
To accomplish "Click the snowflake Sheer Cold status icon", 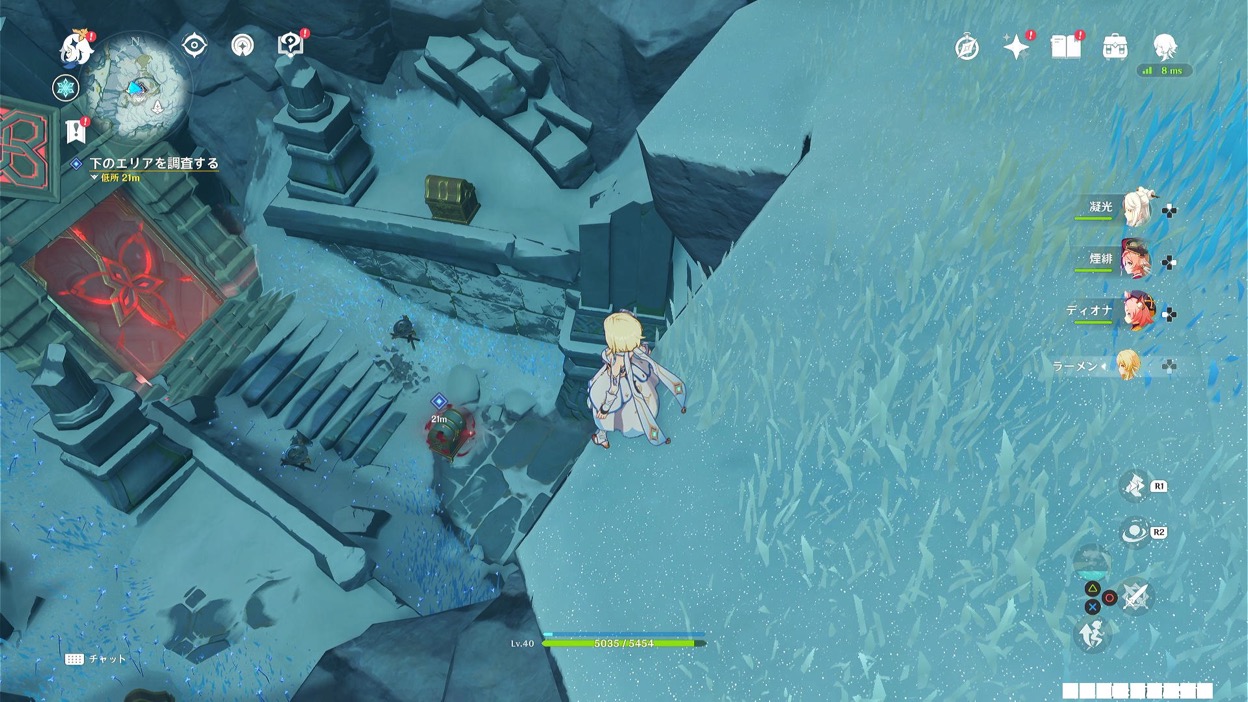I will click(65, 88).
